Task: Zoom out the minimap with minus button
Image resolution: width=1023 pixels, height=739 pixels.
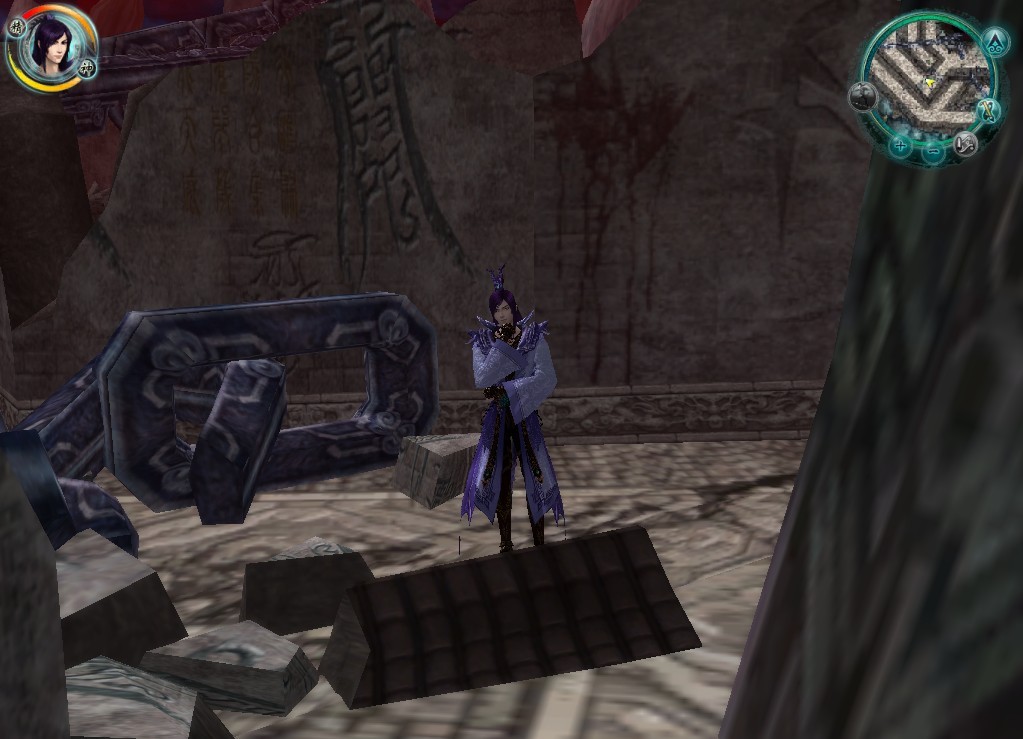Action: pos(933,152)
